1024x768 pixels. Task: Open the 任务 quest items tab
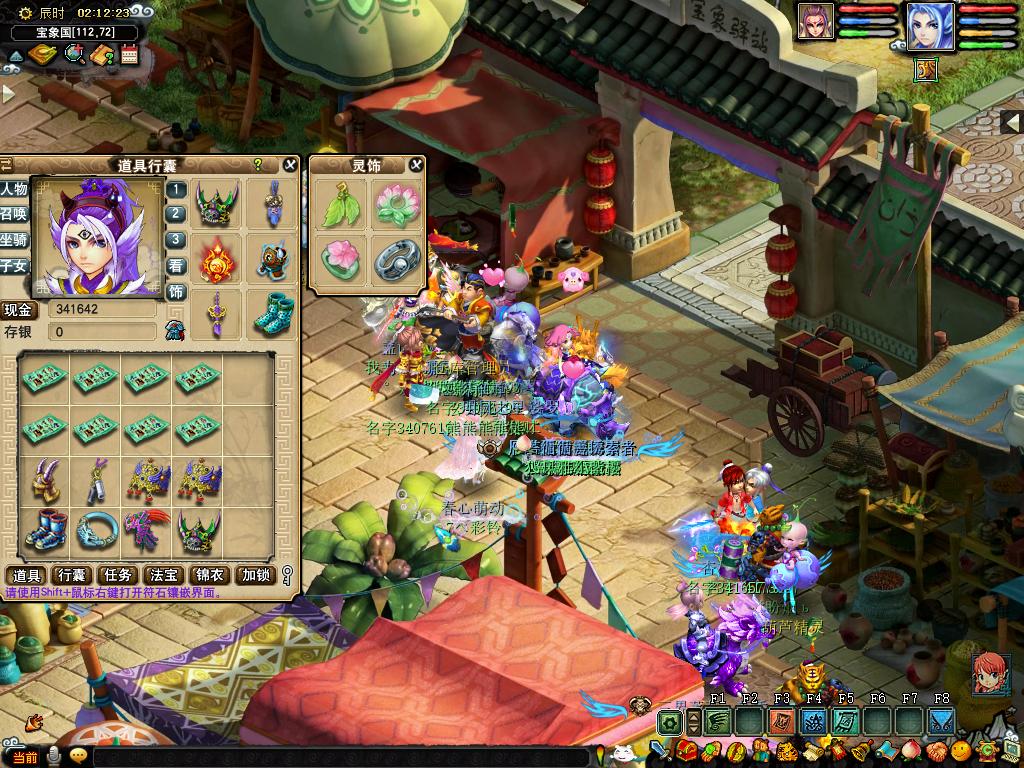(x=118, y=575)
